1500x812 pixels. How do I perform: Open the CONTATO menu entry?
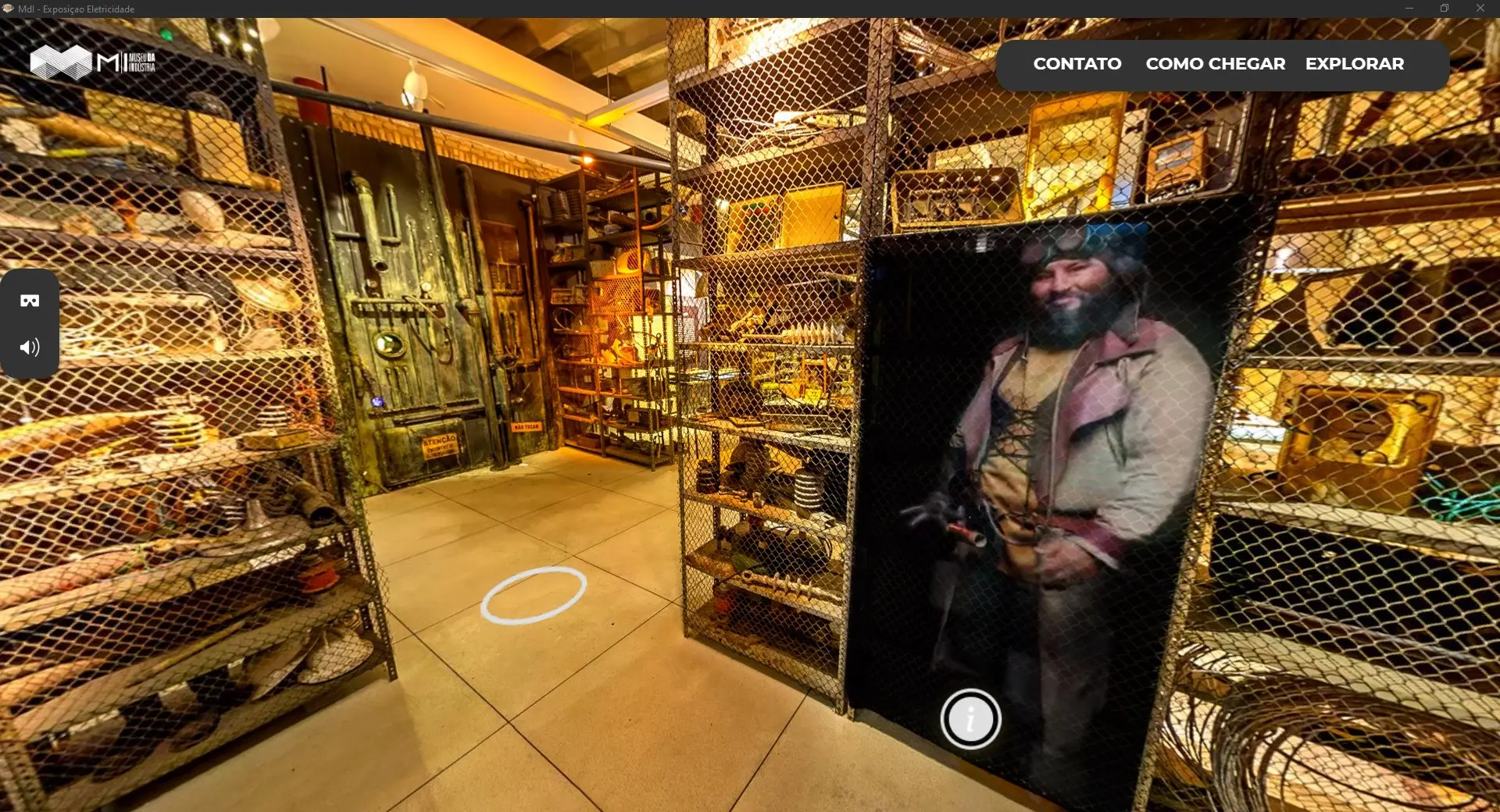click(x=1077, y=64)
